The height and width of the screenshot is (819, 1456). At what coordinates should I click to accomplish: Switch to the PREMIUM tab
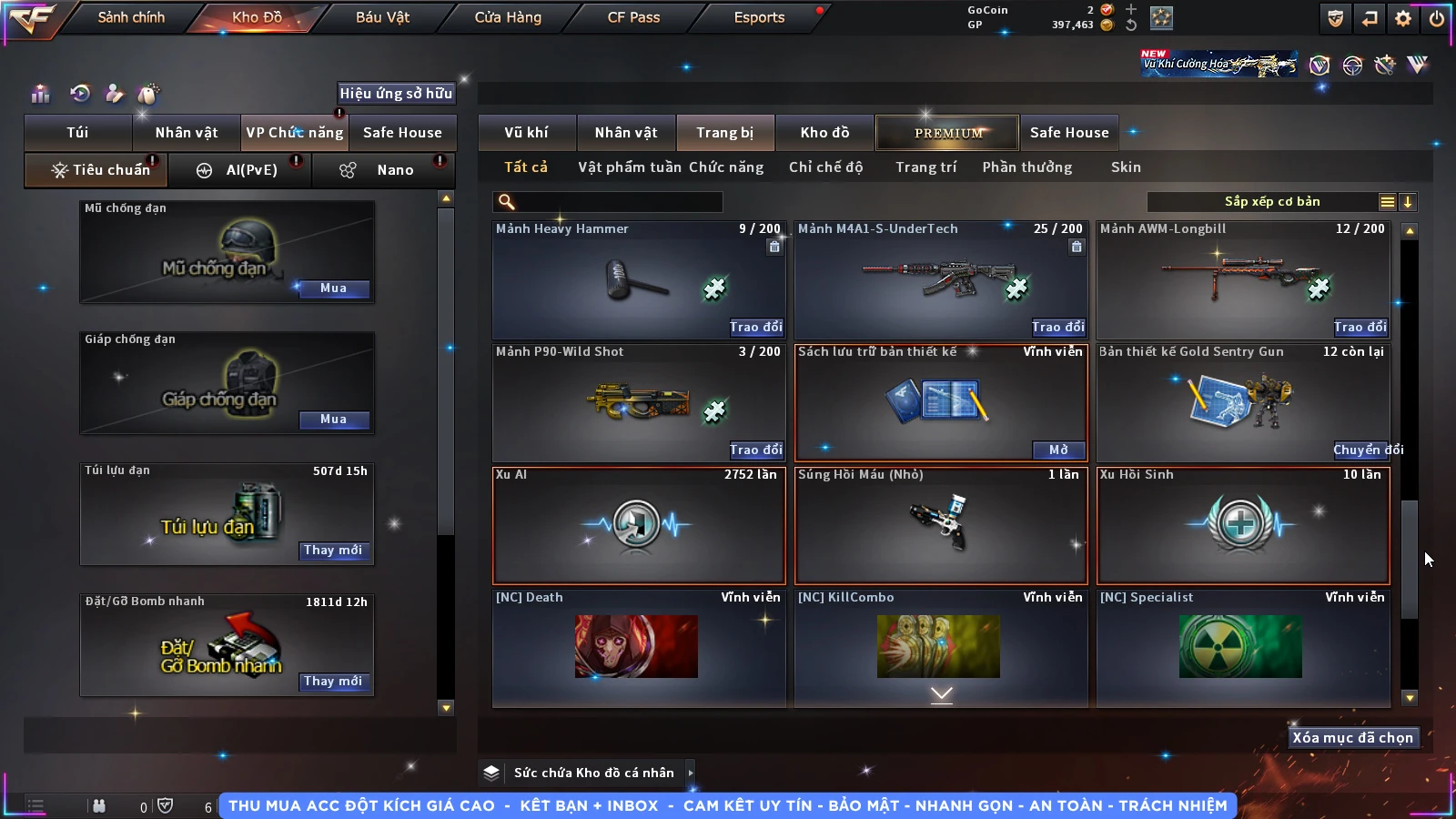[x=947, y=133]
